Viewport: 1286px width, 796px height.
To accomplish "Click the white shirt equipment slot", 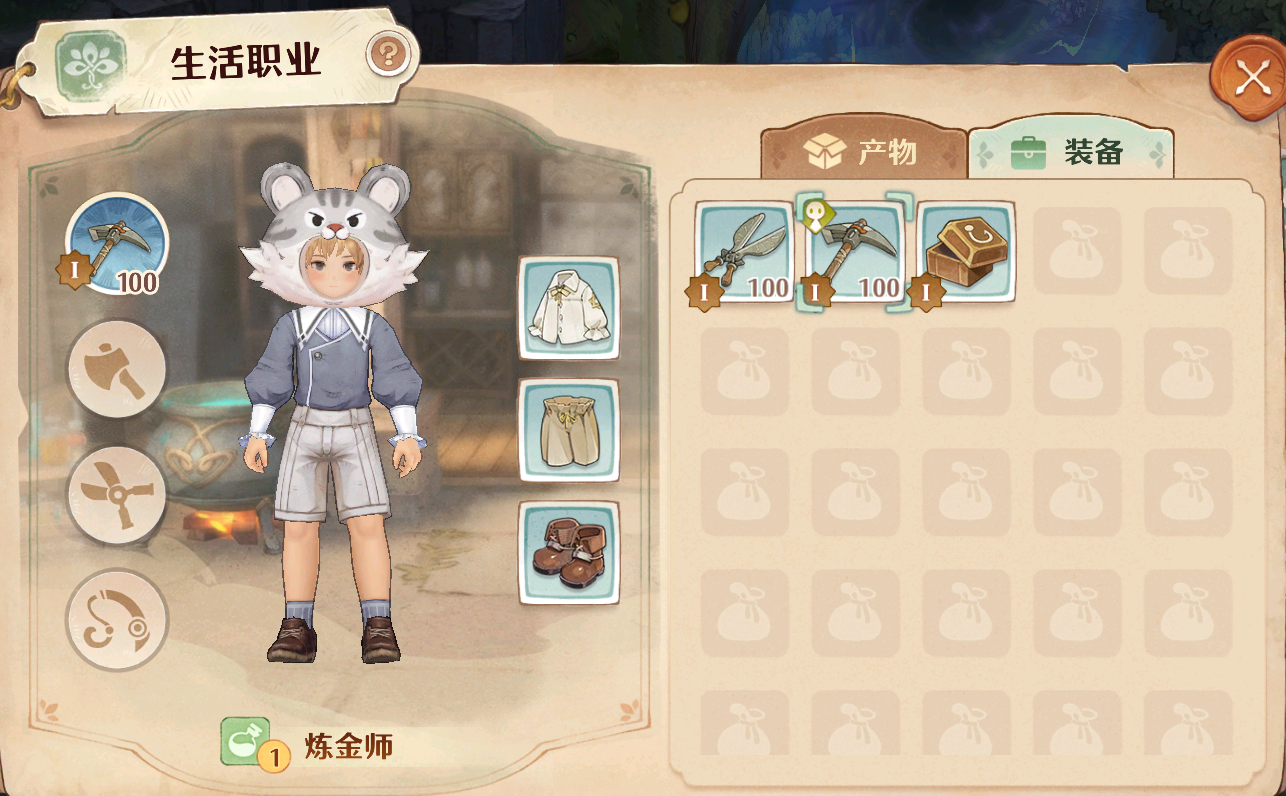I will (568, 307).
